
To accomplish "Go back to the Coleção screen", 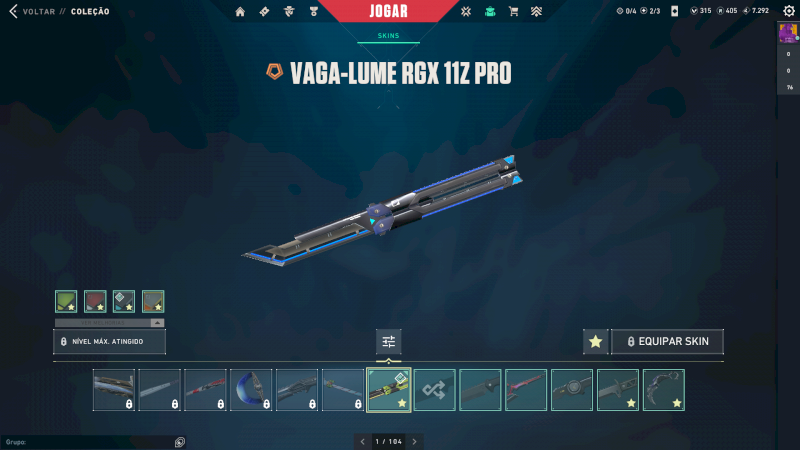I will (30, 12).
